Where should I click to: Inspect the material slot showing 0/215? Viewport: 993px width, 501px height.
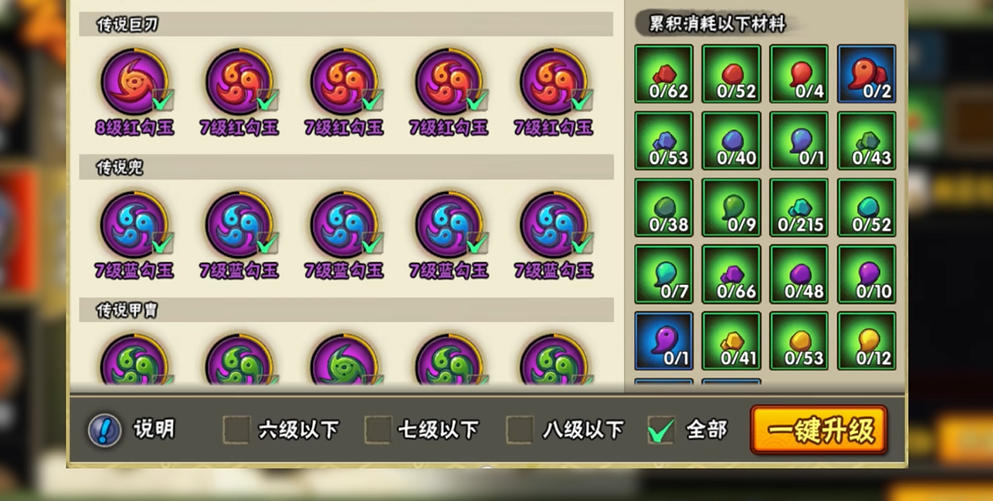799,208
